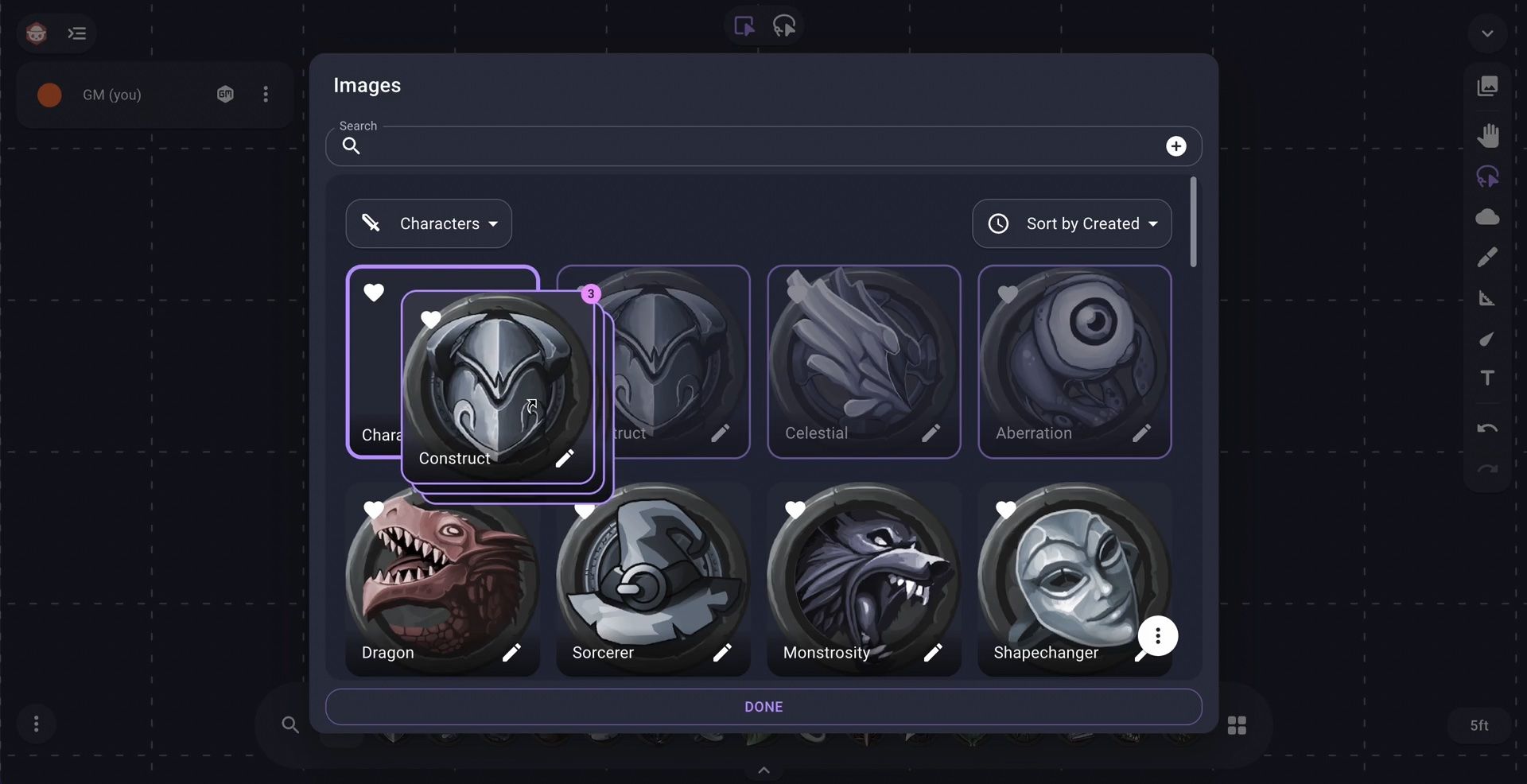
Task: Add a new image with the plus button
Action: tap(1177, 146)
